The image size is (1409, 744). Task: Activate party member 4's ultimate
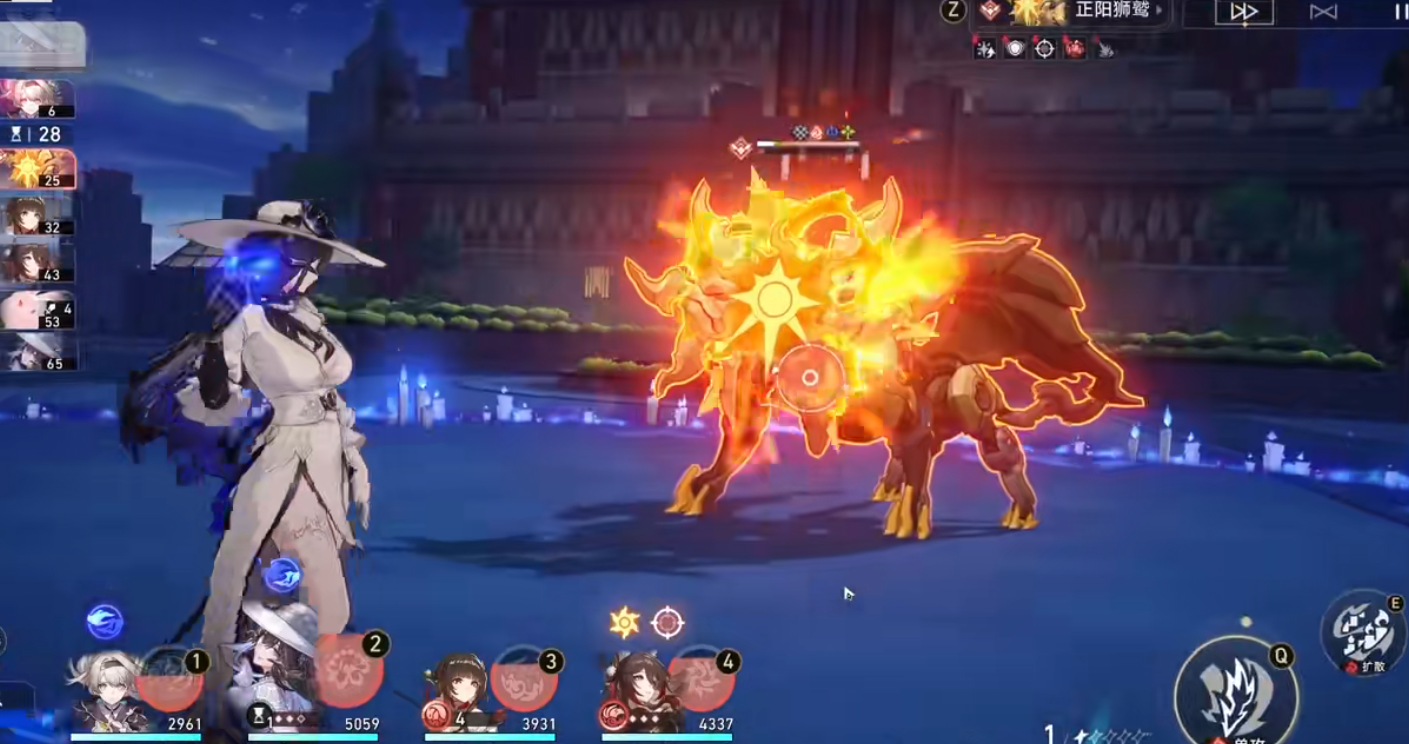(701, 679)
